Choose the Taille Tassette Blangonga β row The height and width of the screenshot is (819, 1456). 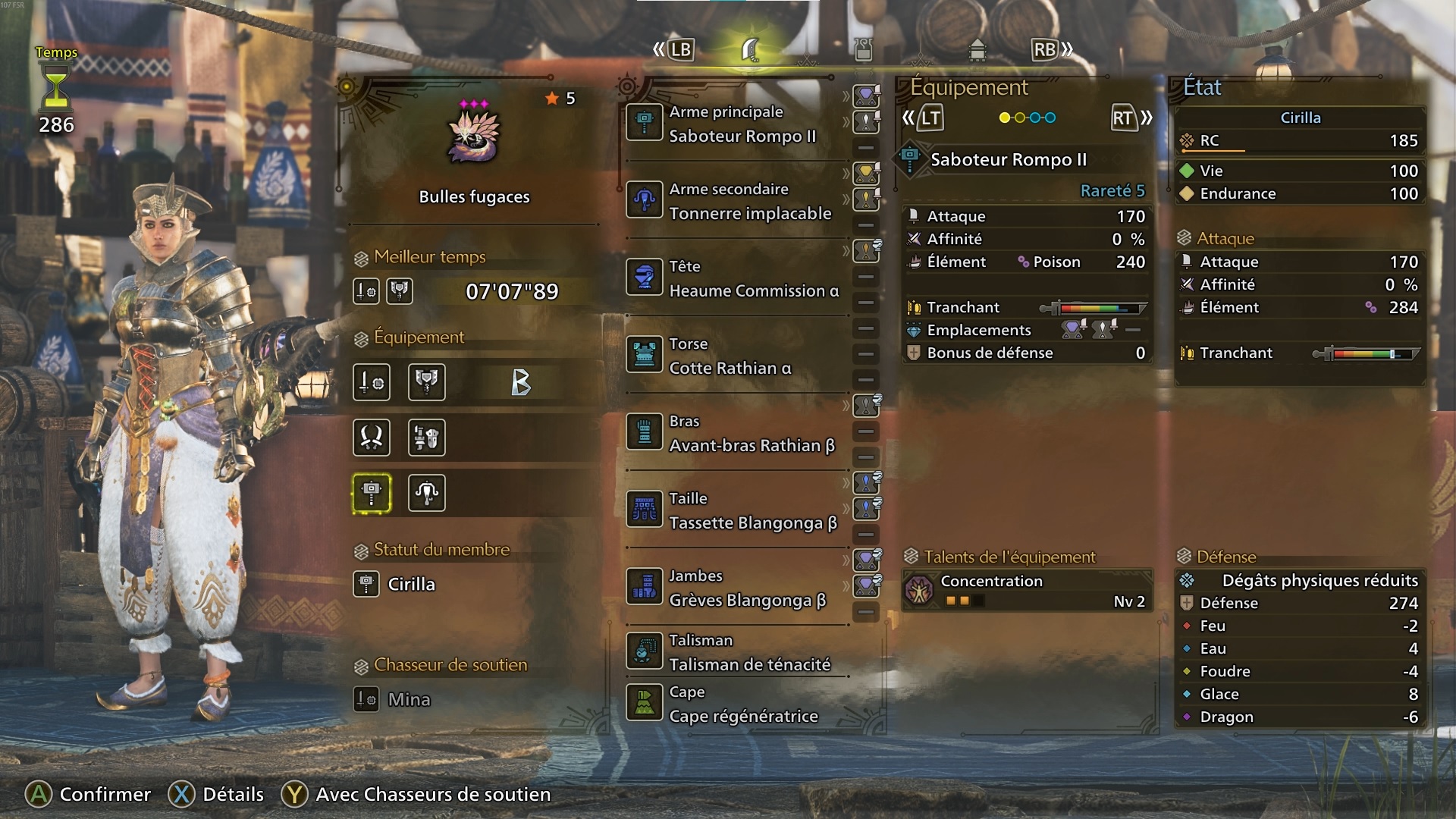click(x=736, y=510)
